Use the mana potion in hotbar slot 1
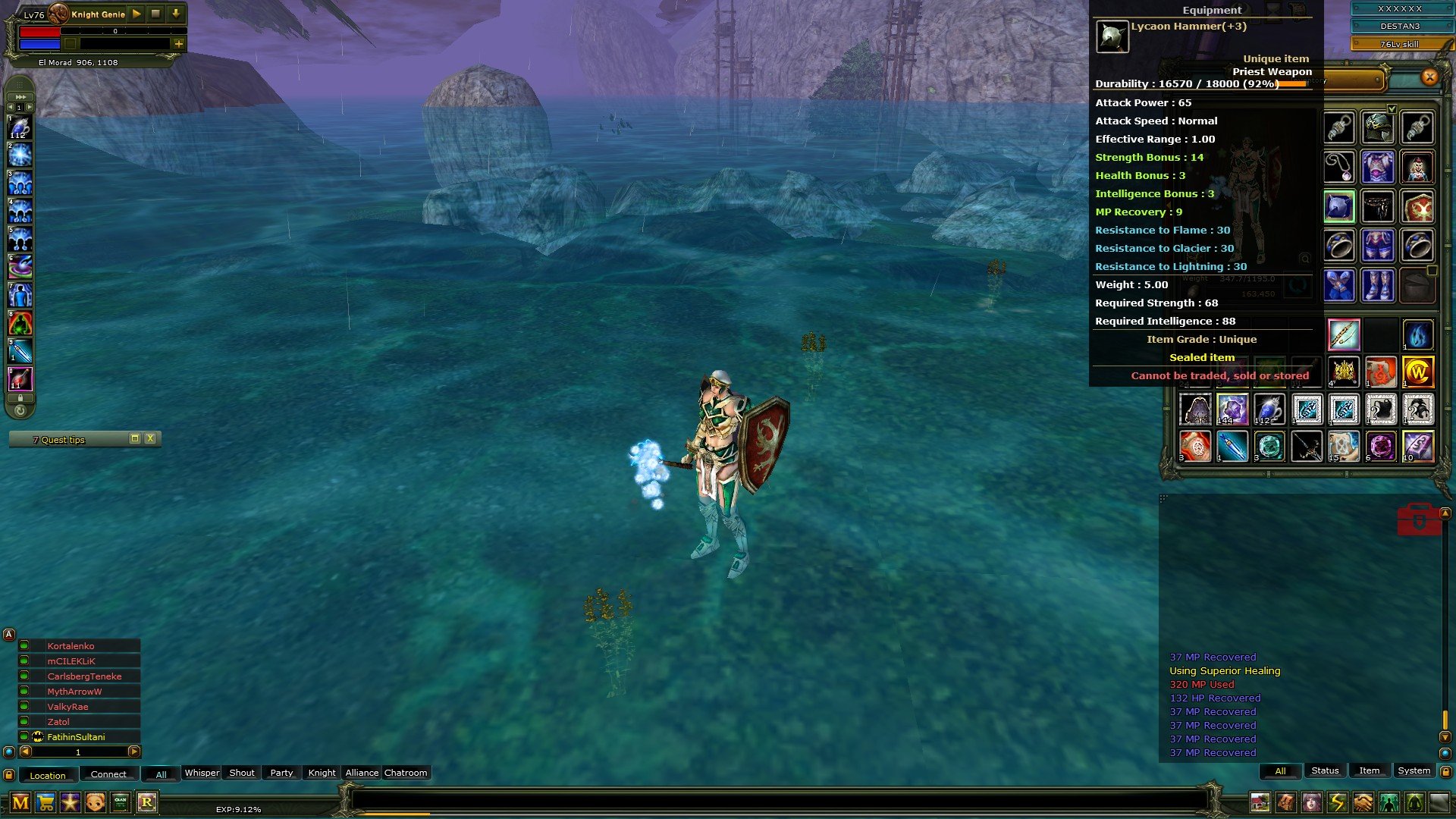Screen dimensions: 1456x819 [20, 128]
